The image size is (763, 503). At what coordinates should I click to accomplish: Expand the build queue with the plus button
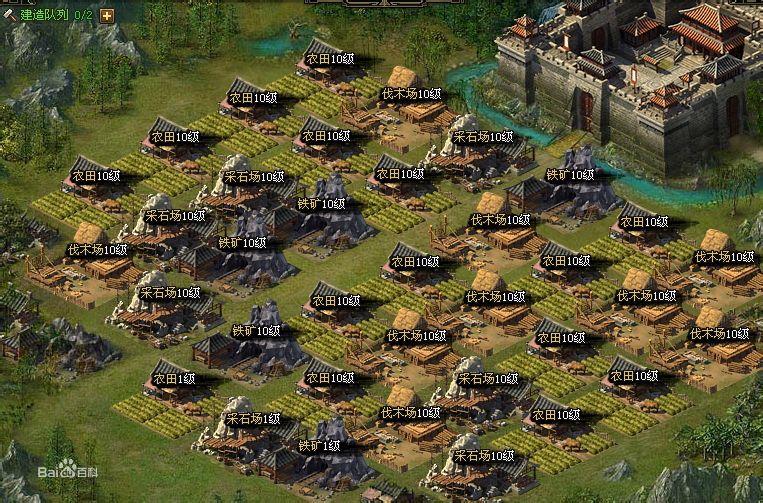click(107, 16)
